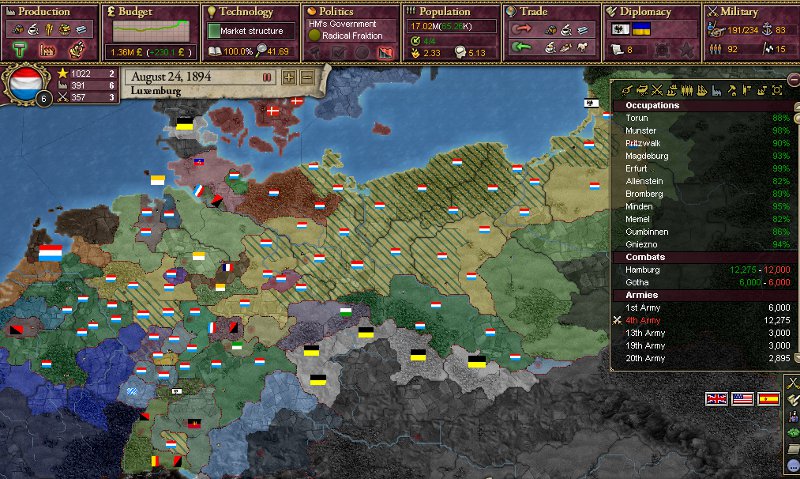This screenshot has height=479, width=800.
Task: Select the Gotha combat entry
Action: coord(637,283)
